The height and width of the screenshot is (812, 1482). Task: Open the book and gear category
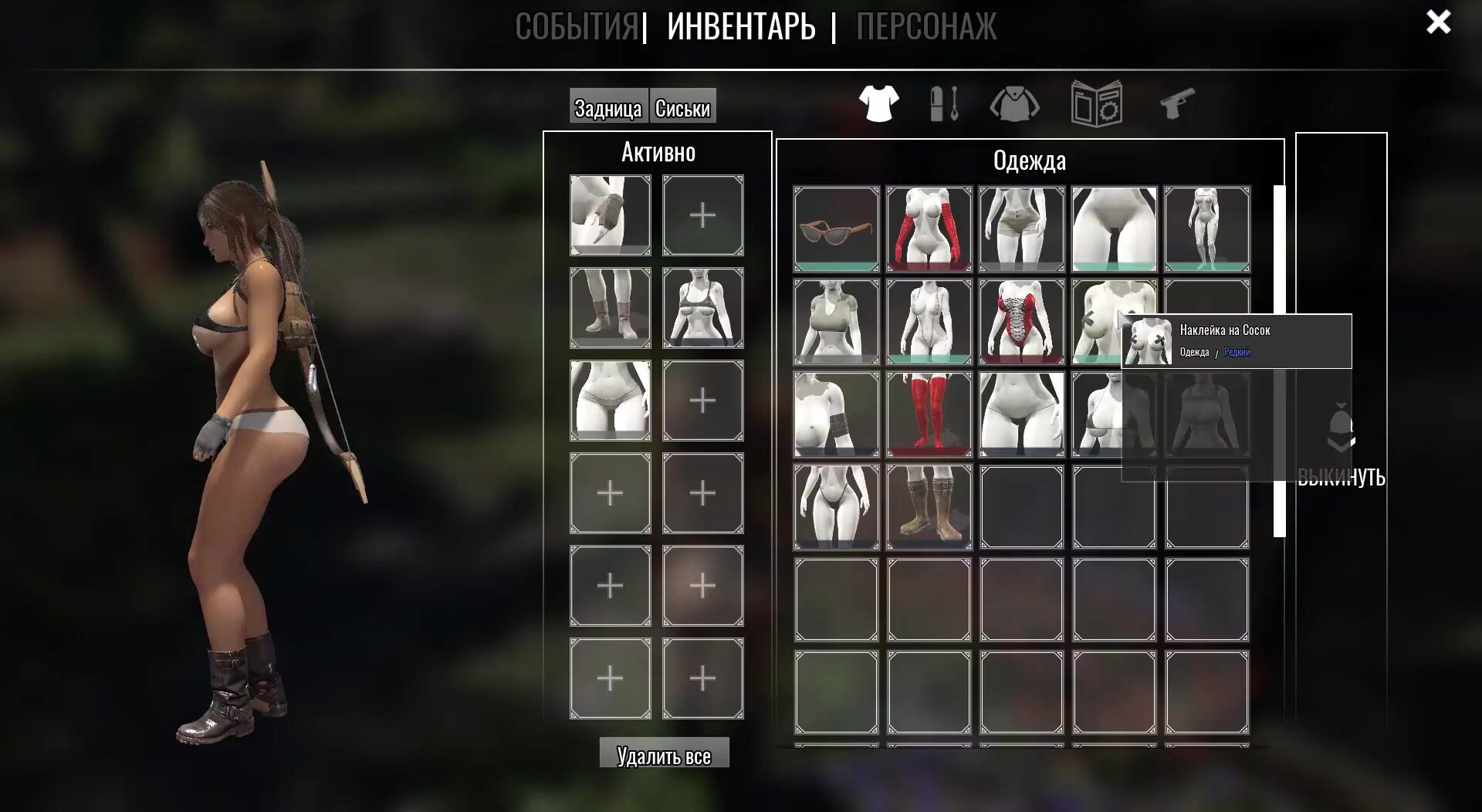pos(1096,103)
